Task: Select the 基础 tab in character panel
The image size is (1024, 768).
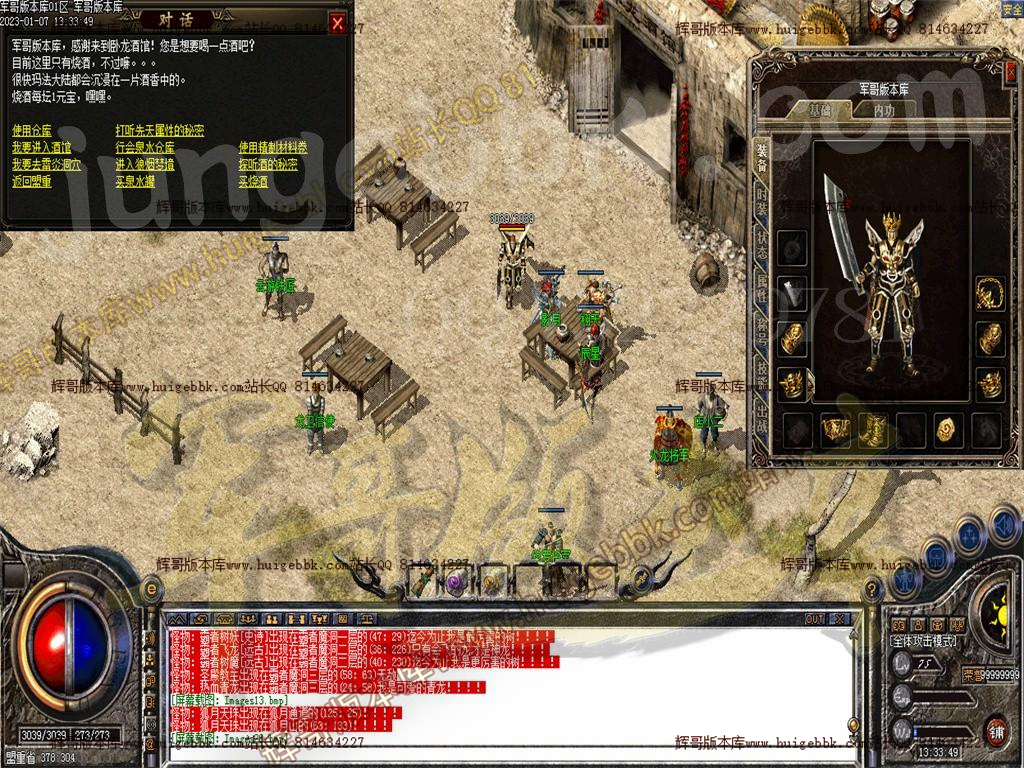Action: 820,110
